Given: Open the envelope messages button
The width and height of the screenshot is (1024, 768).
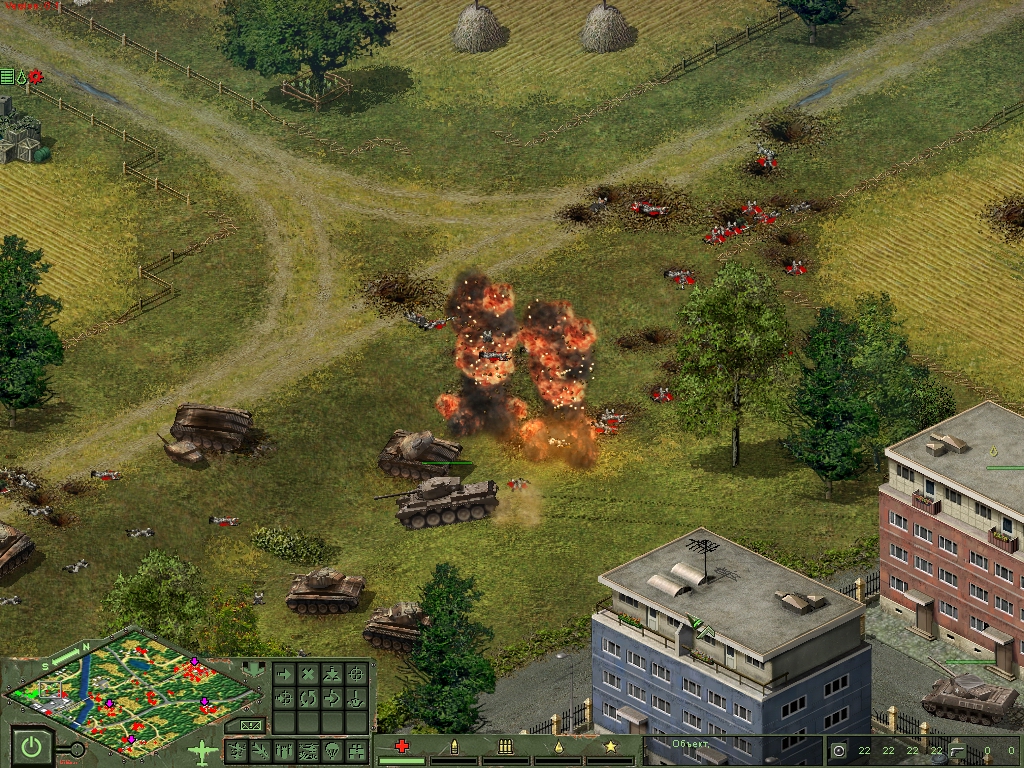Looking at the screenshot, I should 251,724.
